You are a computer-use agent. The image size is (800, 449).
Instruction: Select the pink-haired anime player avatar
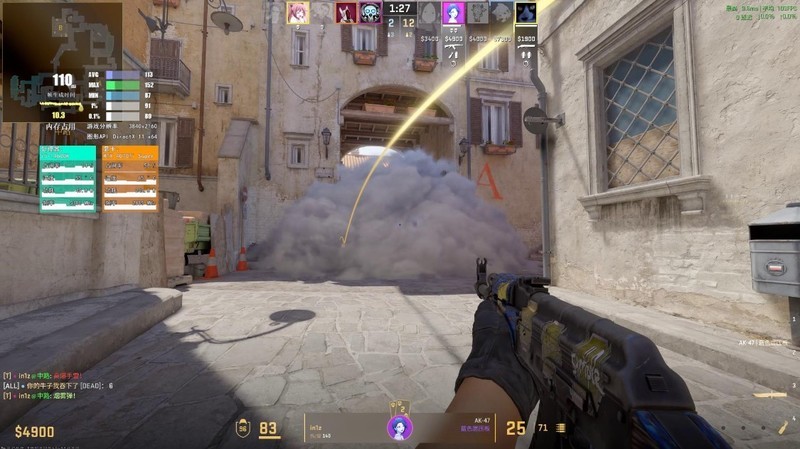pyautogui.click(x=298, y=12)
